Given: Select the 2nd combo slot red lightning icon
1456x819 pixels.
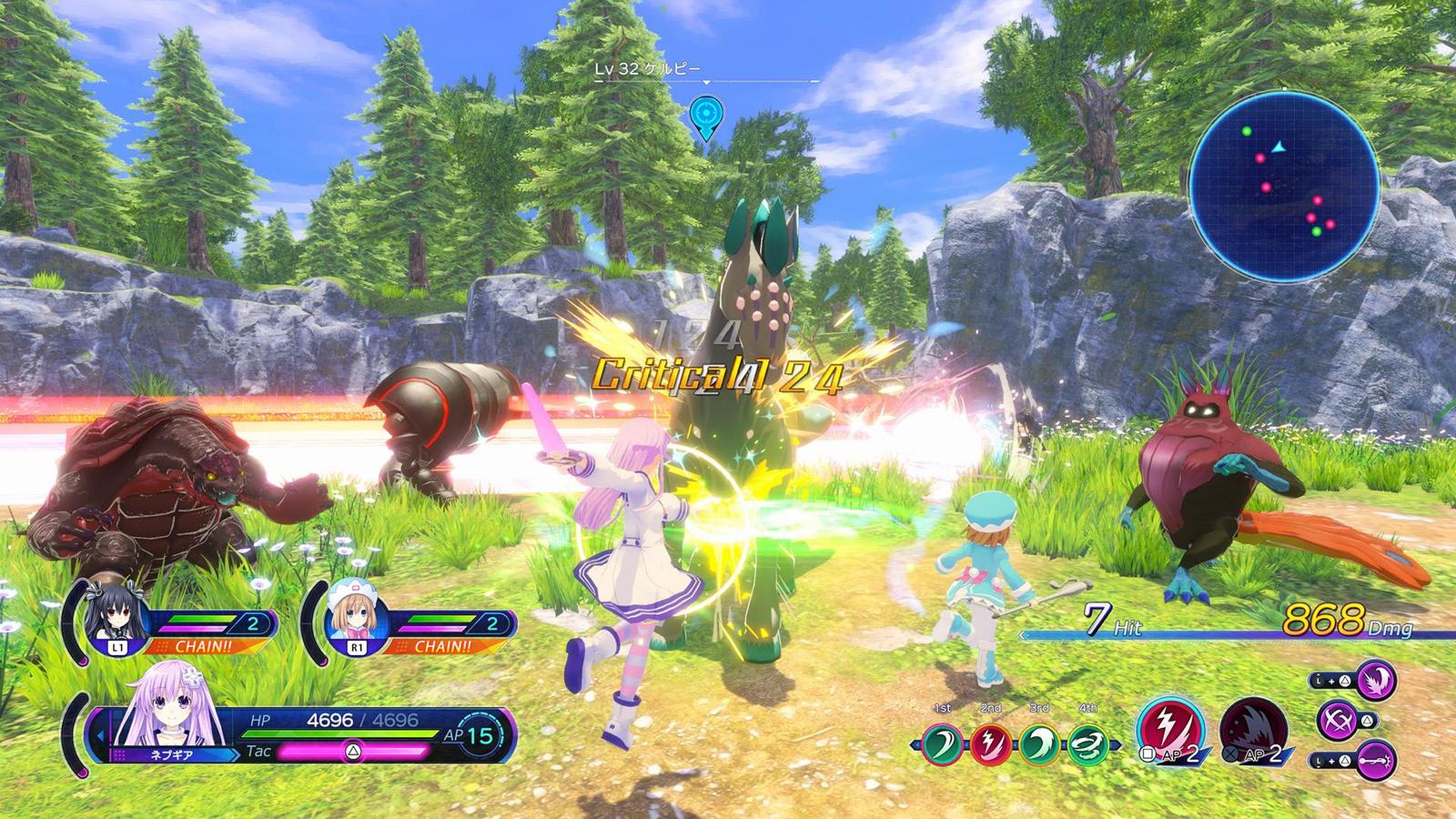Looking at the screenshot, I should pos(989,744).
